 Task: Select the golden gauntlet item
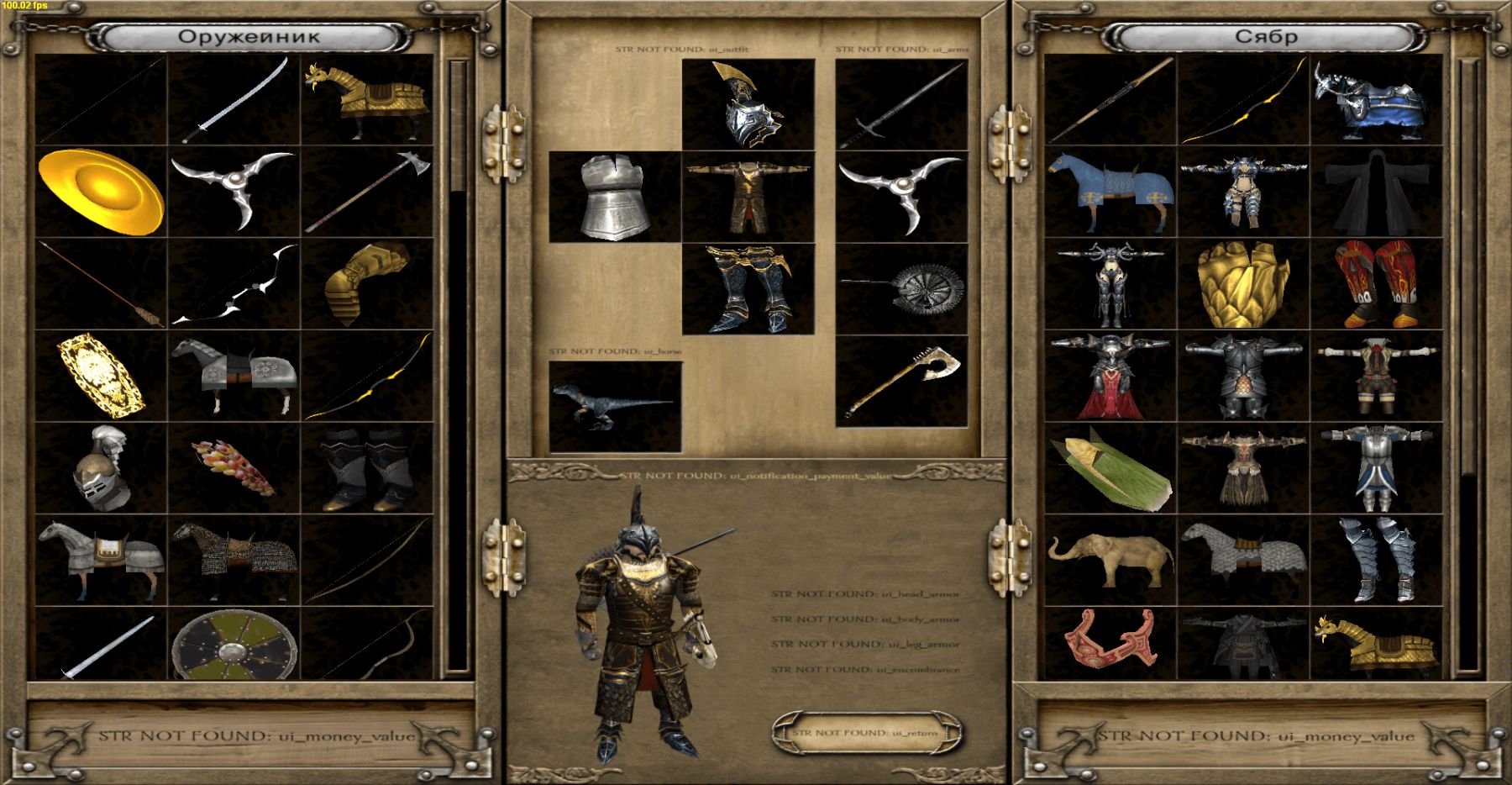coord(367,283)
